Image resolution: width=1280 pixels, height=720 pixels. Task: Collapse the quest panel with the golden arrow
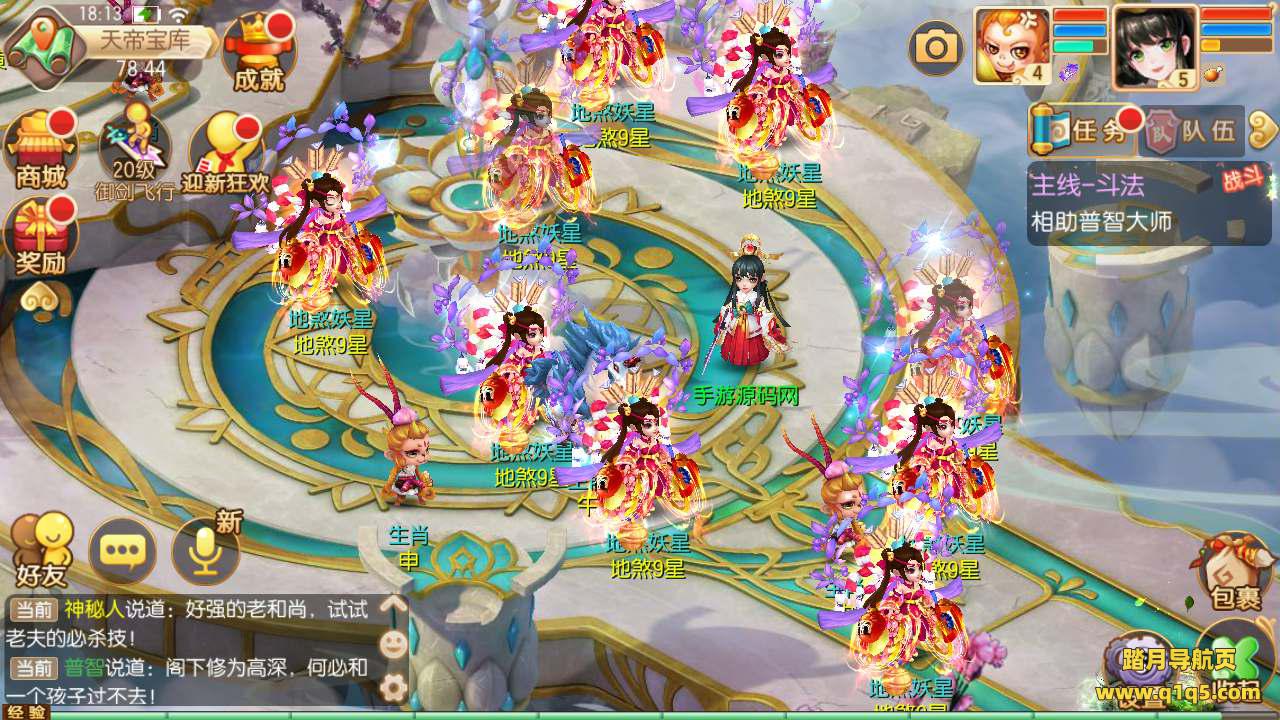[x=1264, y=129]
